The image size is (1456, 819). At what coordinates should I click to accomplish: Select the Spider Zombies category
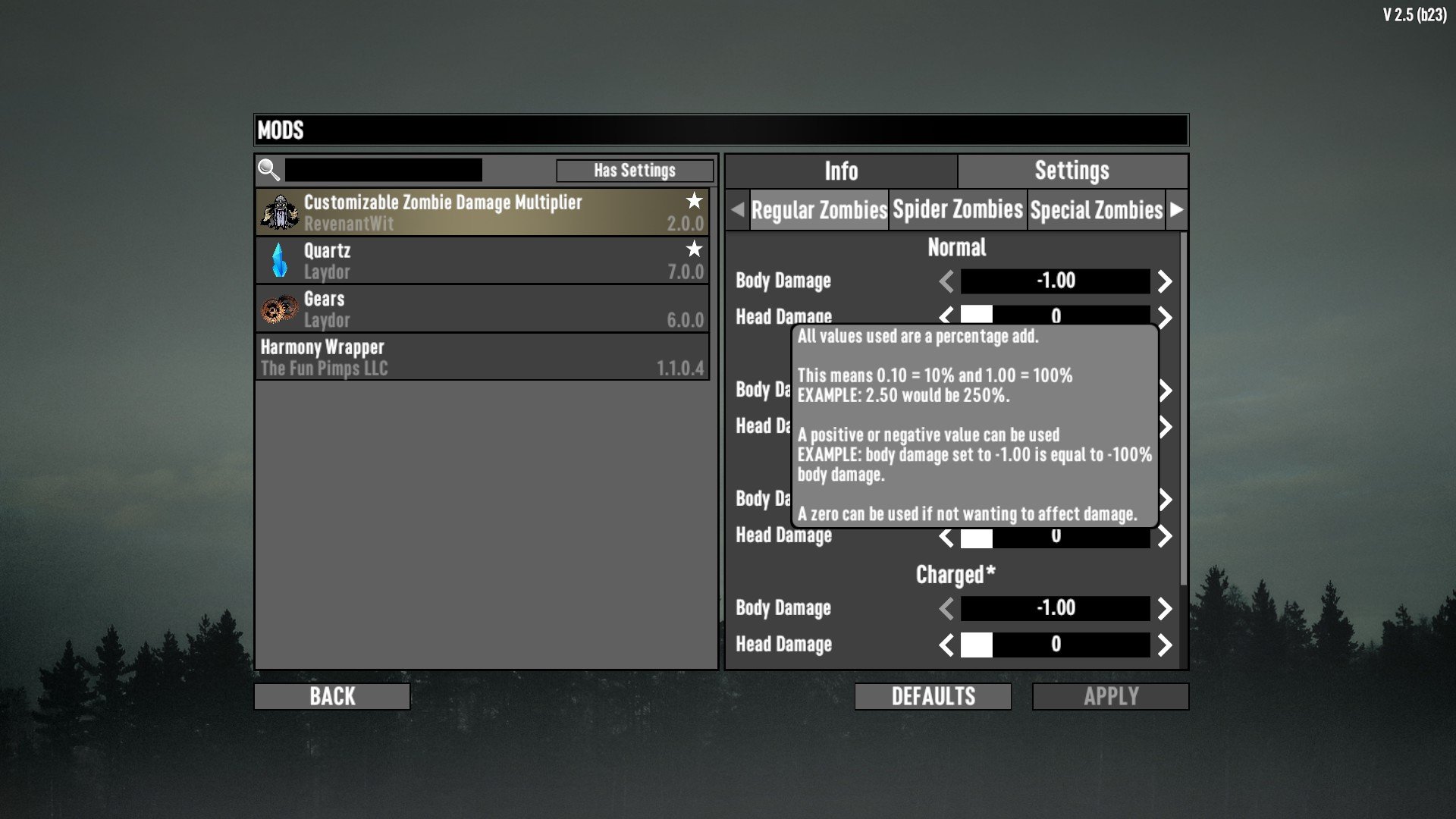pyautogui.click(x=958, y=210)
